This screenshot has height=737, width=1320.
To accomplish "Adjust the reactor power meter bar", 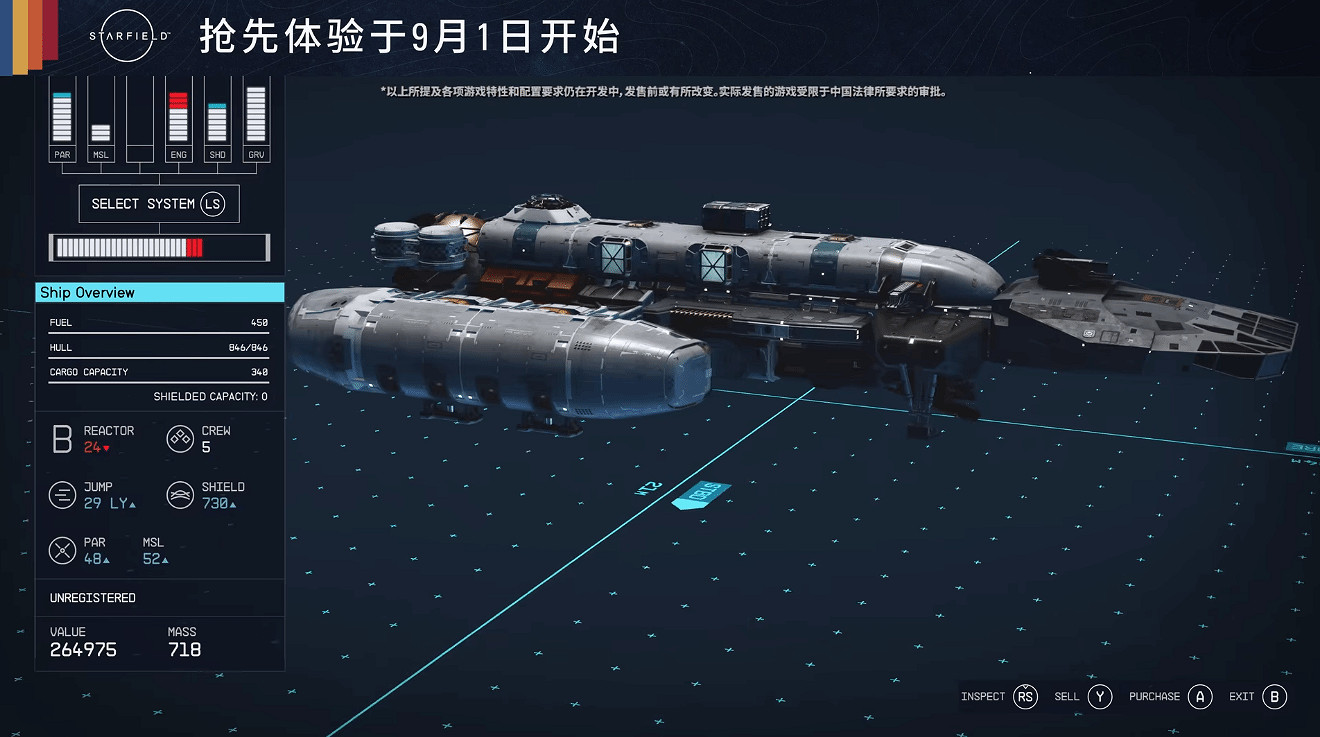I will [158, 247].
